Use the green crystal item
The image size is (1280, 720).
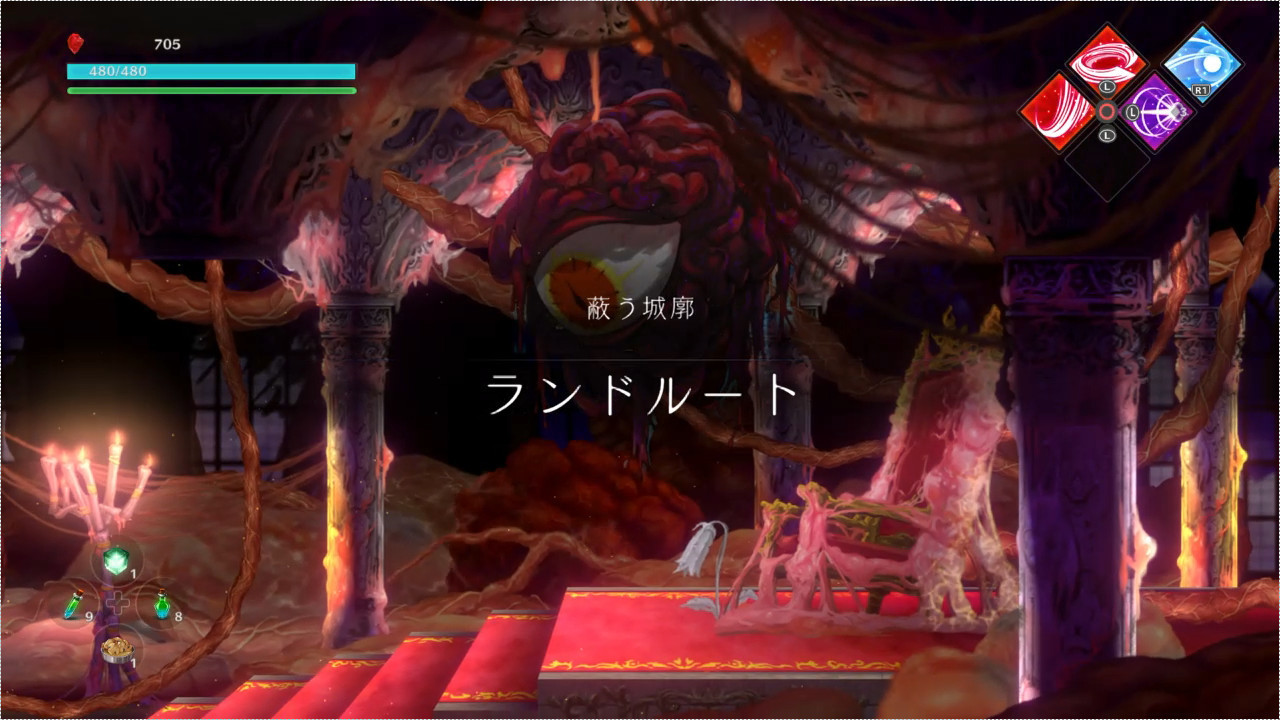click(x=115, y=561)
